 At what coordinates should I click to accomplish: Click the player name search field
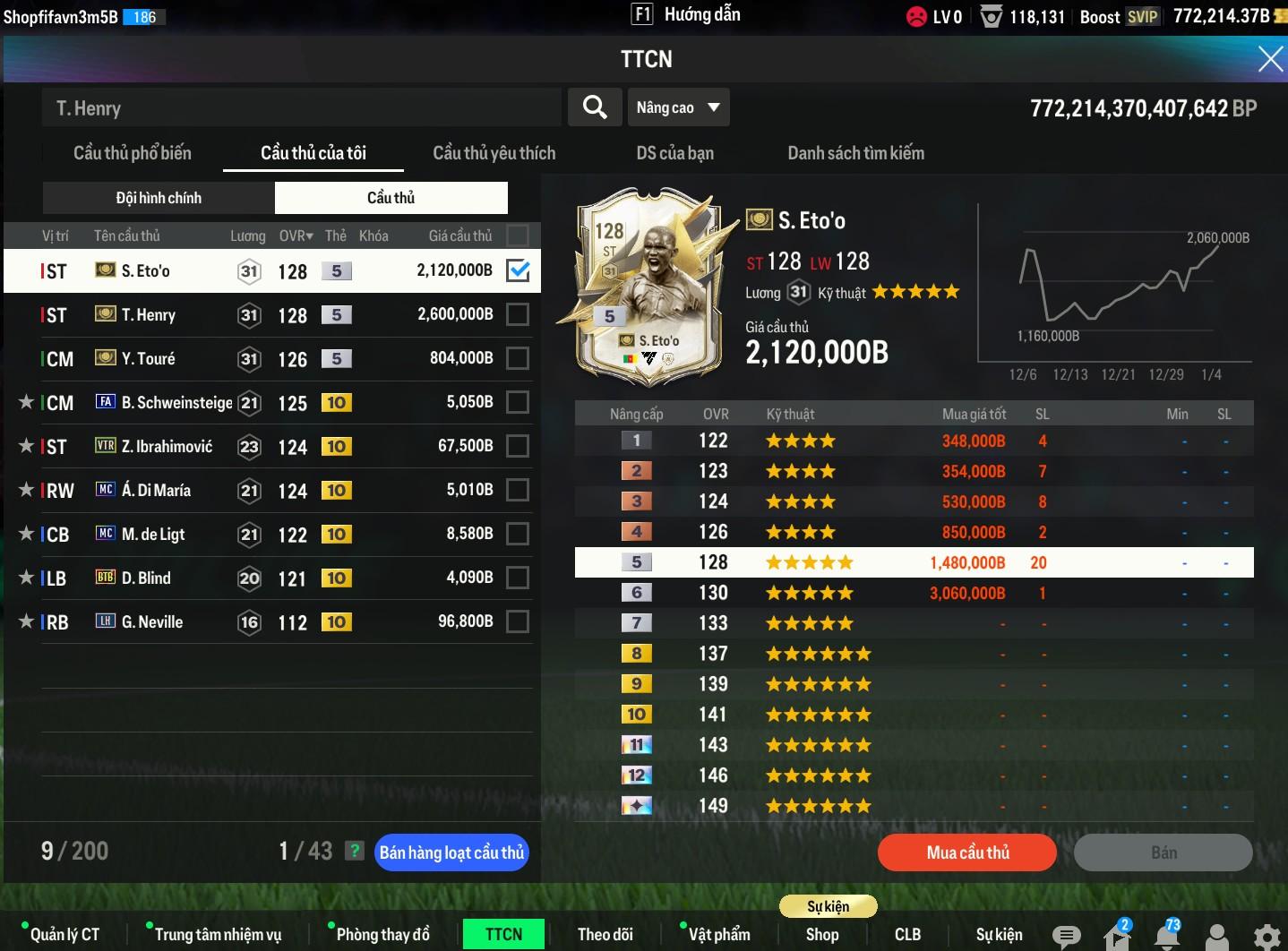click(x=301, y=108)
